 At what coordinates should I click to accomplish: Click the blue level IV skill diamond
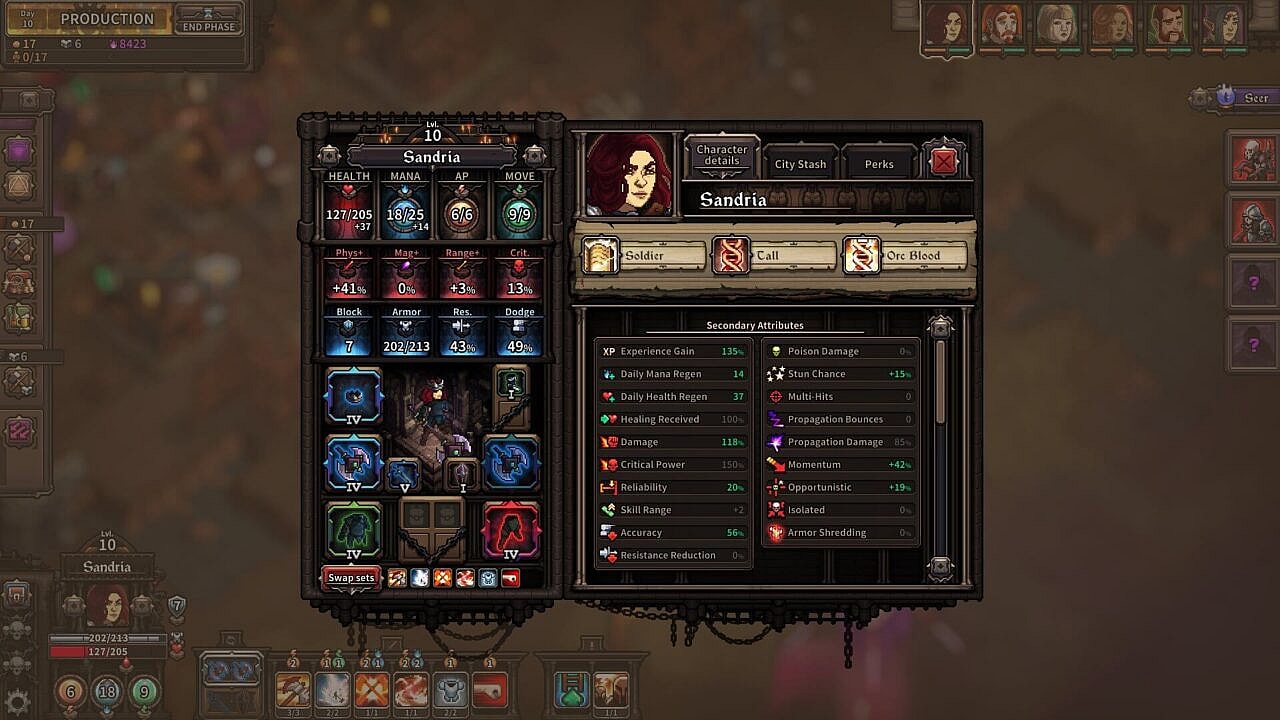pyautogui.click(x=353, y=398)
